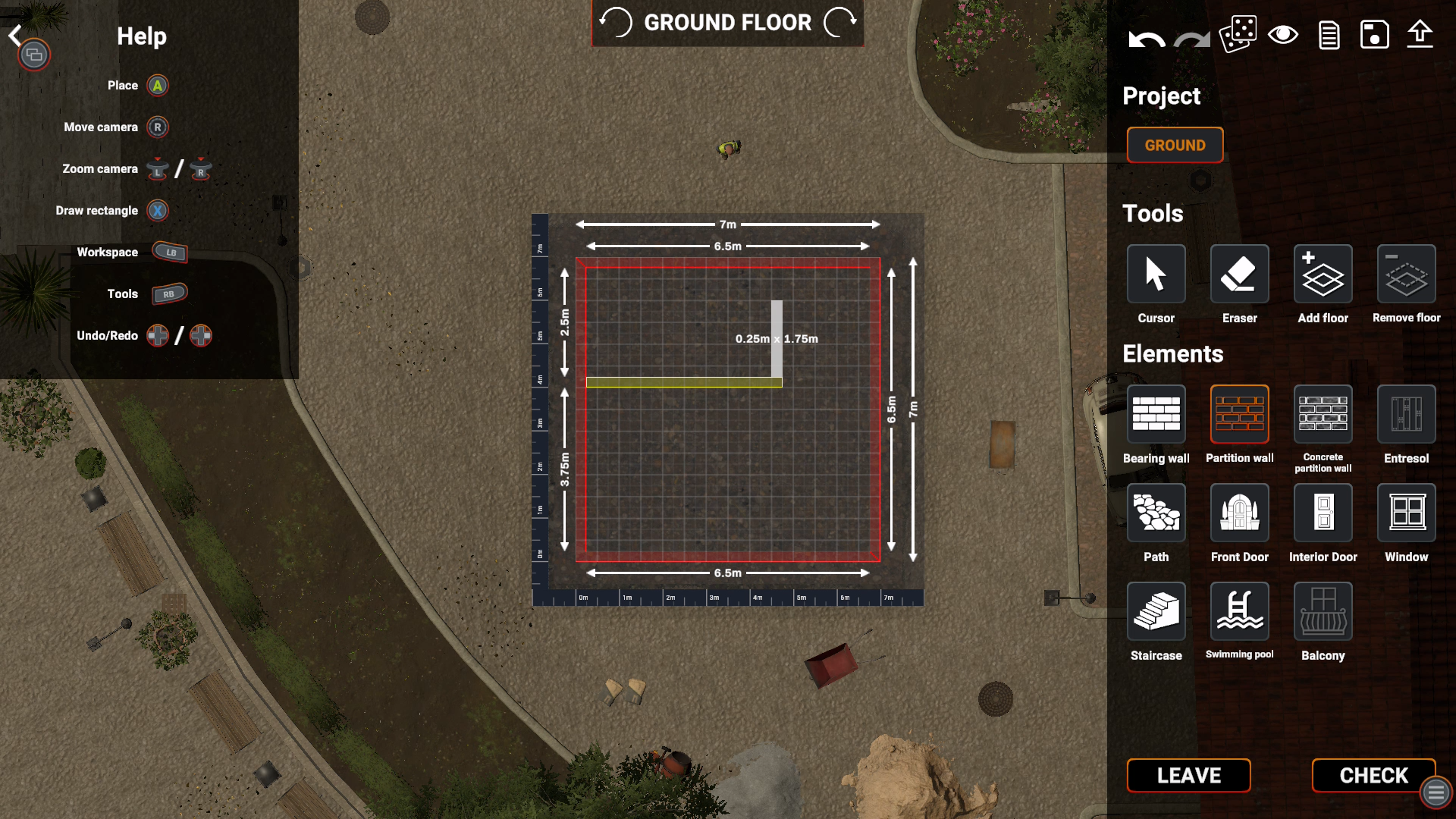Open the document list icon

[x=1329, y=35]
